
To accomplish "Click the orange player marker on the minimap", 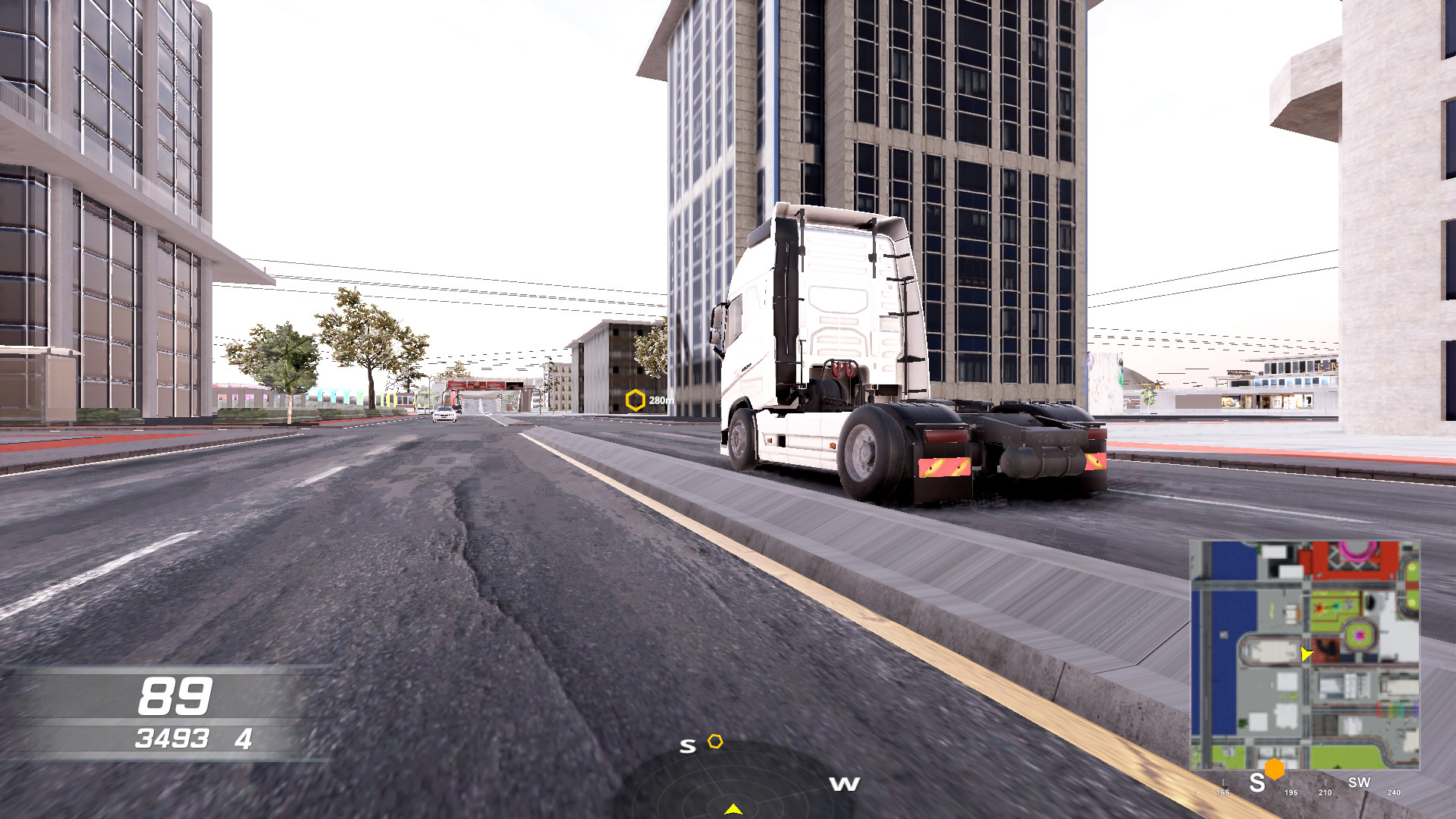I will tap(1274, 768).
